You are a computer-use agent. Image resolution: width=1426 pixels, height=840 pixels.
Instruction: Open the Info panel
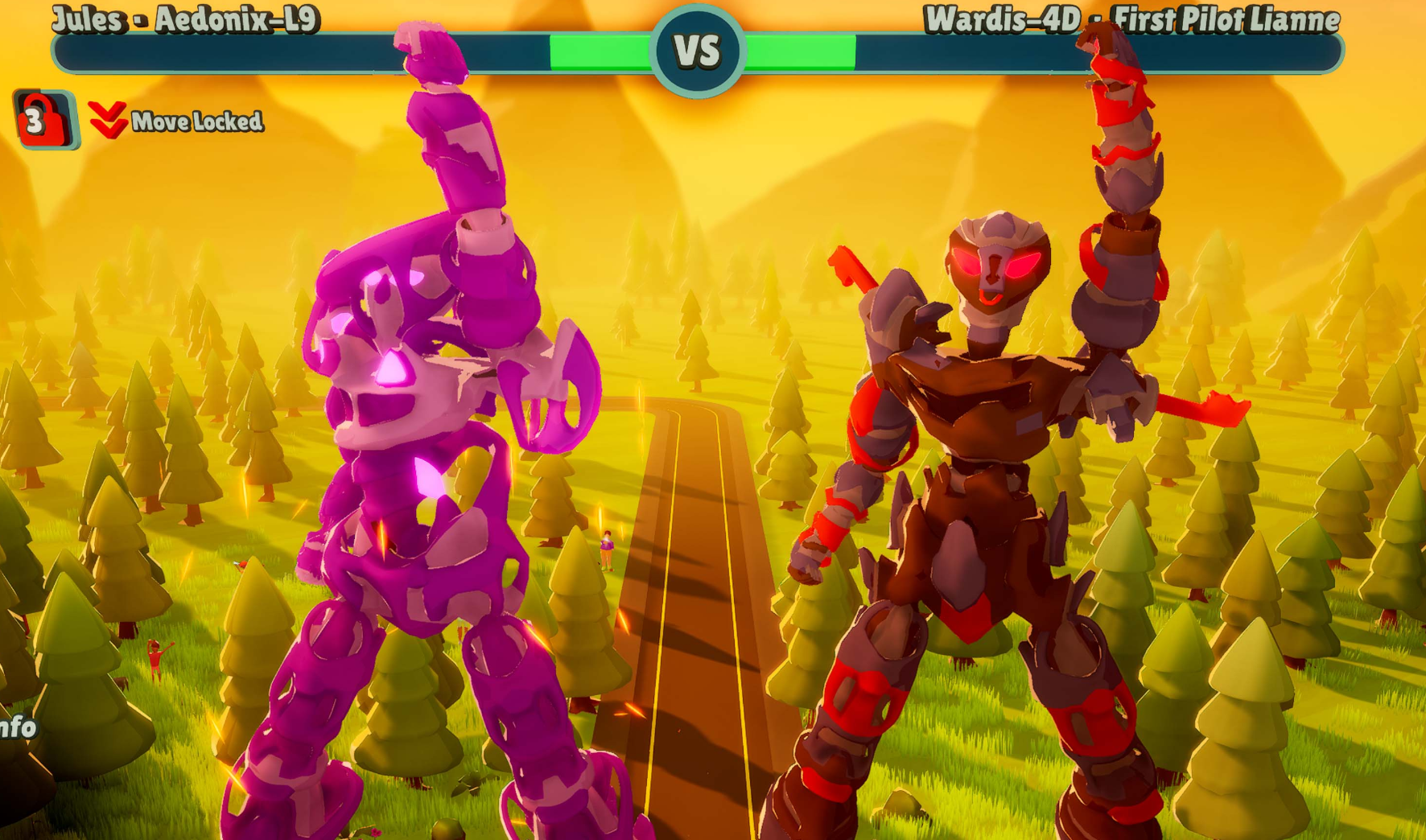(x=18, y=727)
